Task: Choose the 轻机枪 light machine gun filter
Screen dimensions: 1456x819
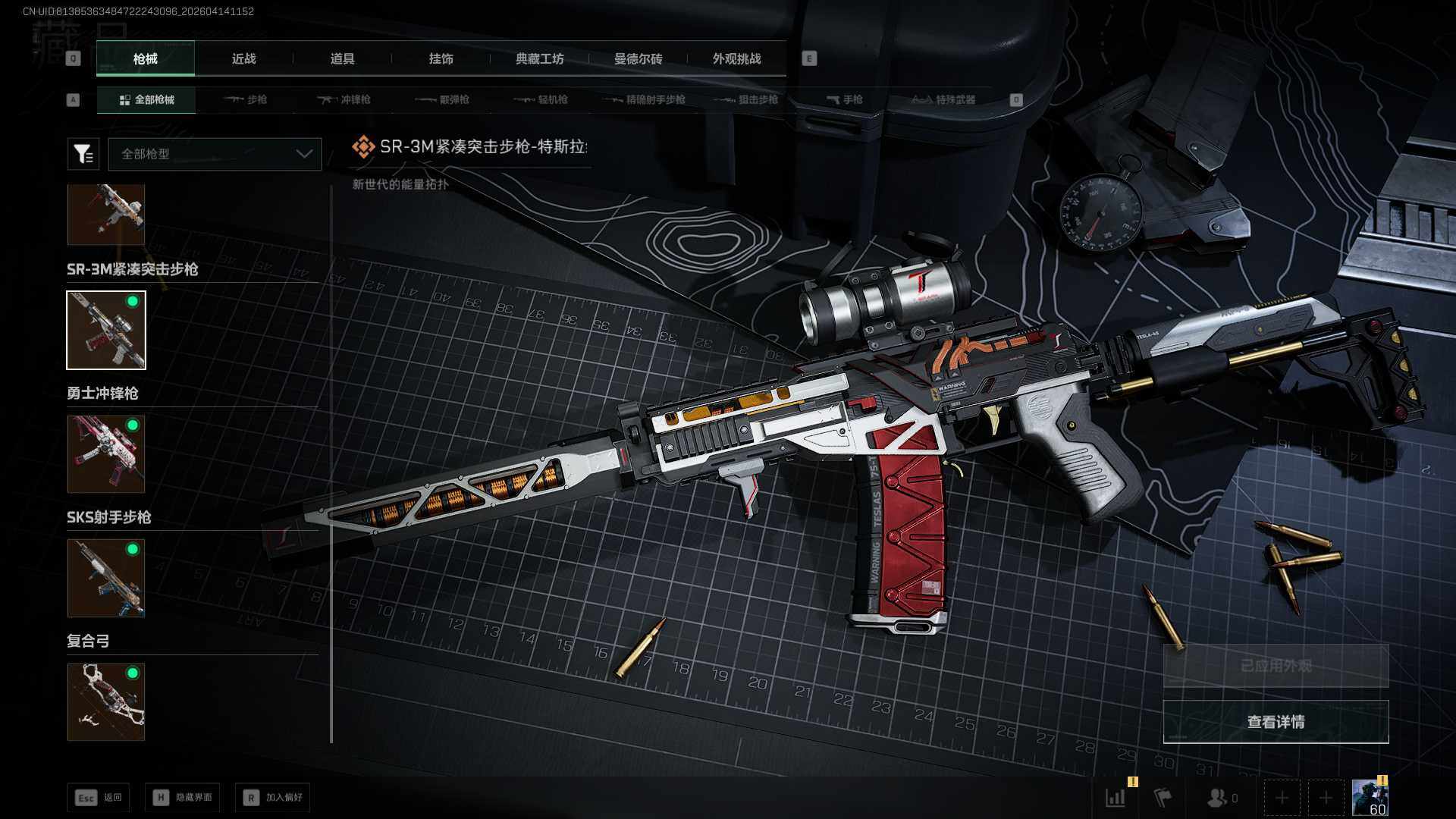Action: coord(541,99)
